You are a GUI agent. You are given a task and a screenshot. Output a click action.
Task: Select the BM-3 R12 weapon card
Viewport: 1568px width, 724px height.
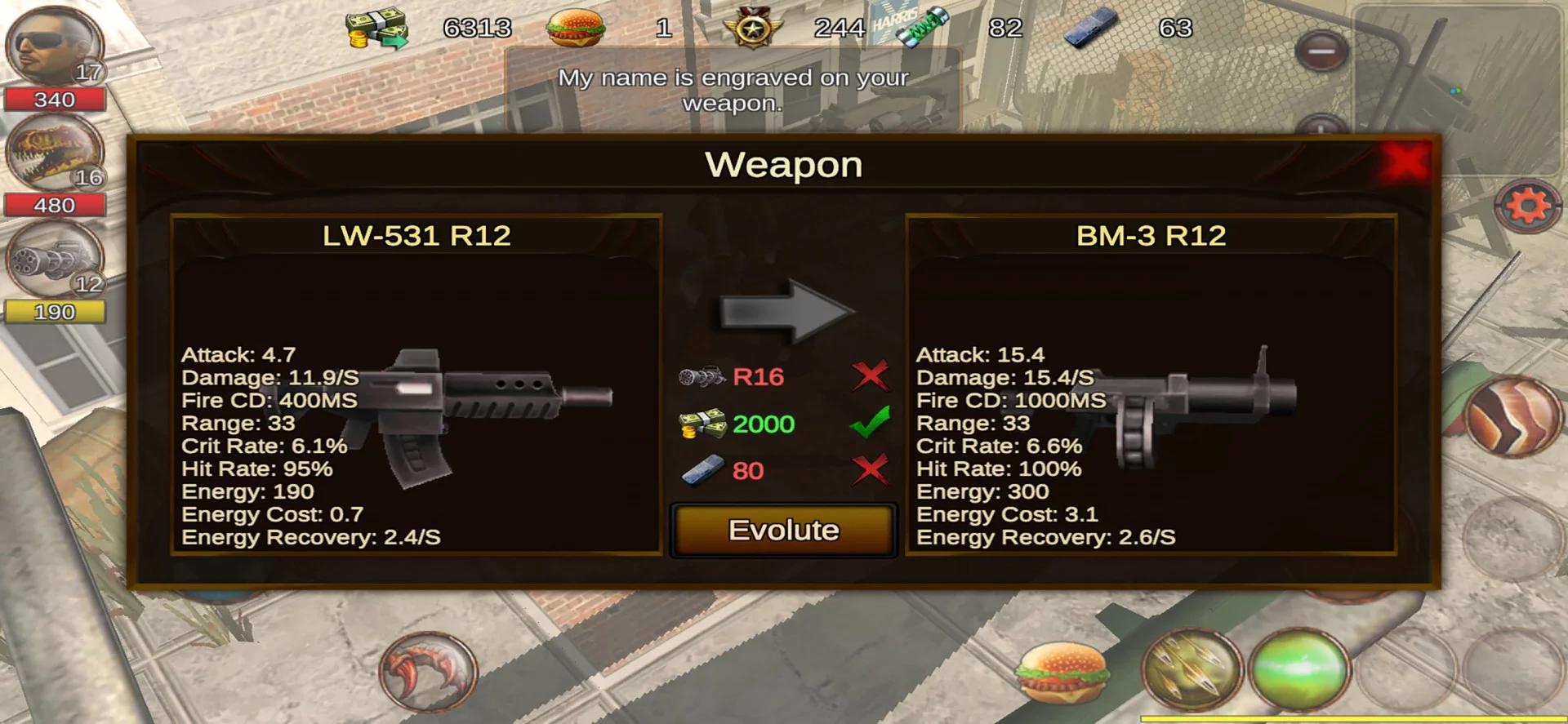pos(1151,384)
